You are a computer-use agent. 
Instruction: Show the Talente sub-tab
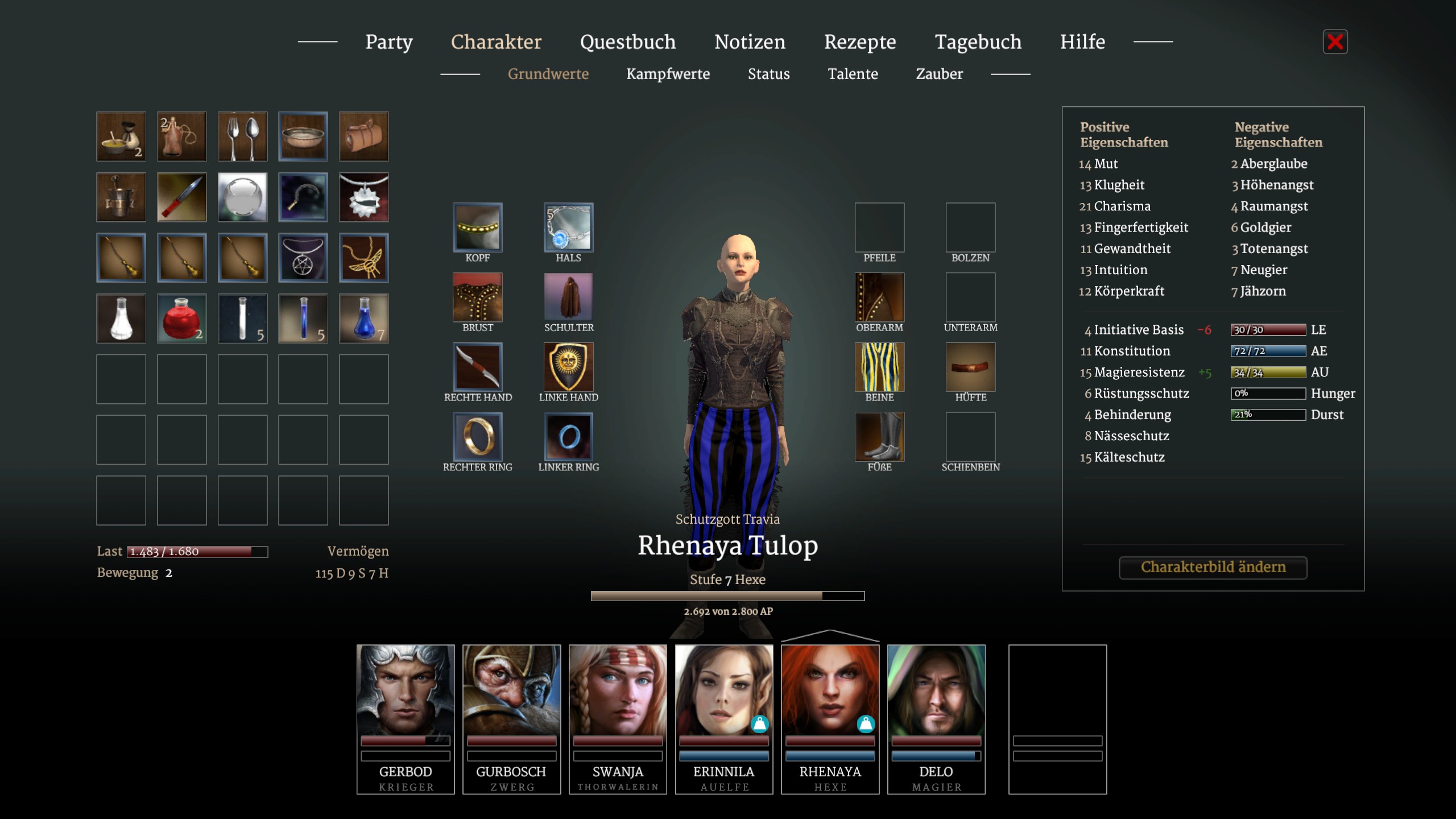pyautogui.click(x=853, y=74)
